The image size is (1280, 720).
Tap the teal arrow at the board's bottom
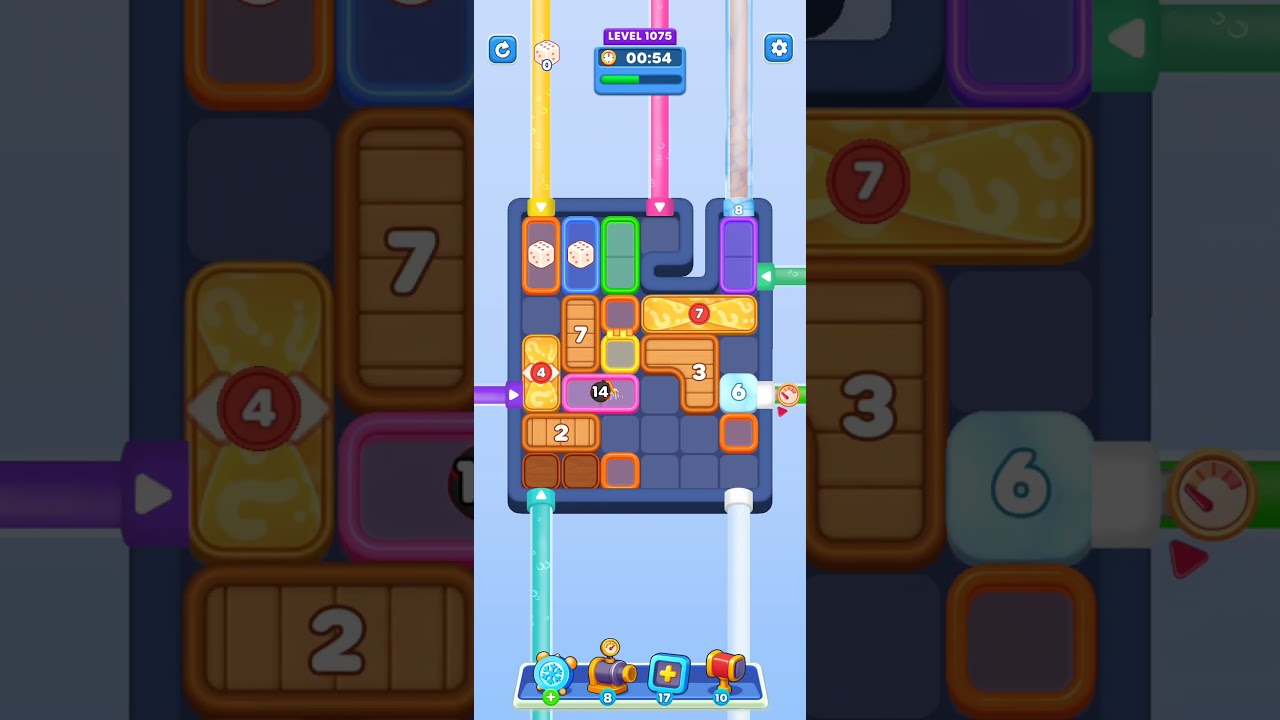541,493
